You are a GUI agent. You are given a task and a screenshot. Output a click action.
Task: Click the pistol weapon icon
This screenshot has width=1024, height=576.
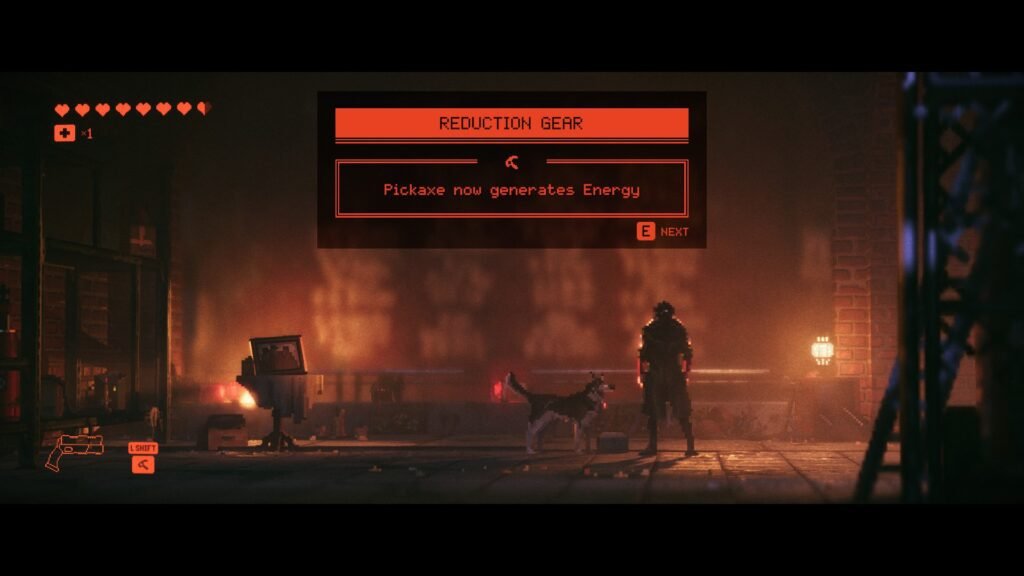pyautogui.click(x=74, y=451)
